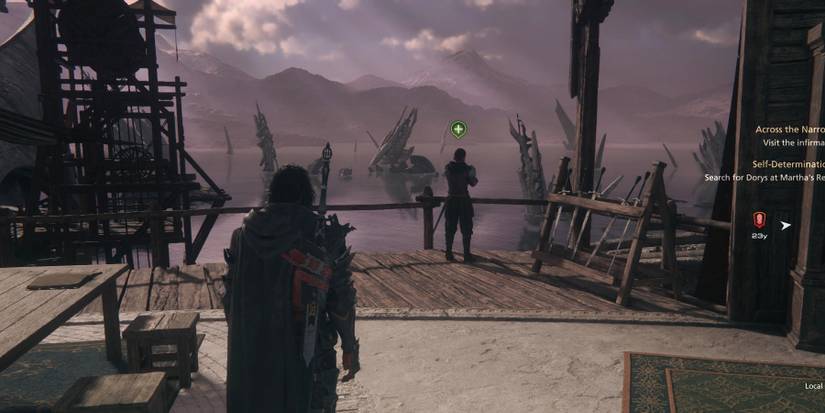
Task: Open the Across the Narrow quest entry
Action: [x=790, y=129]
